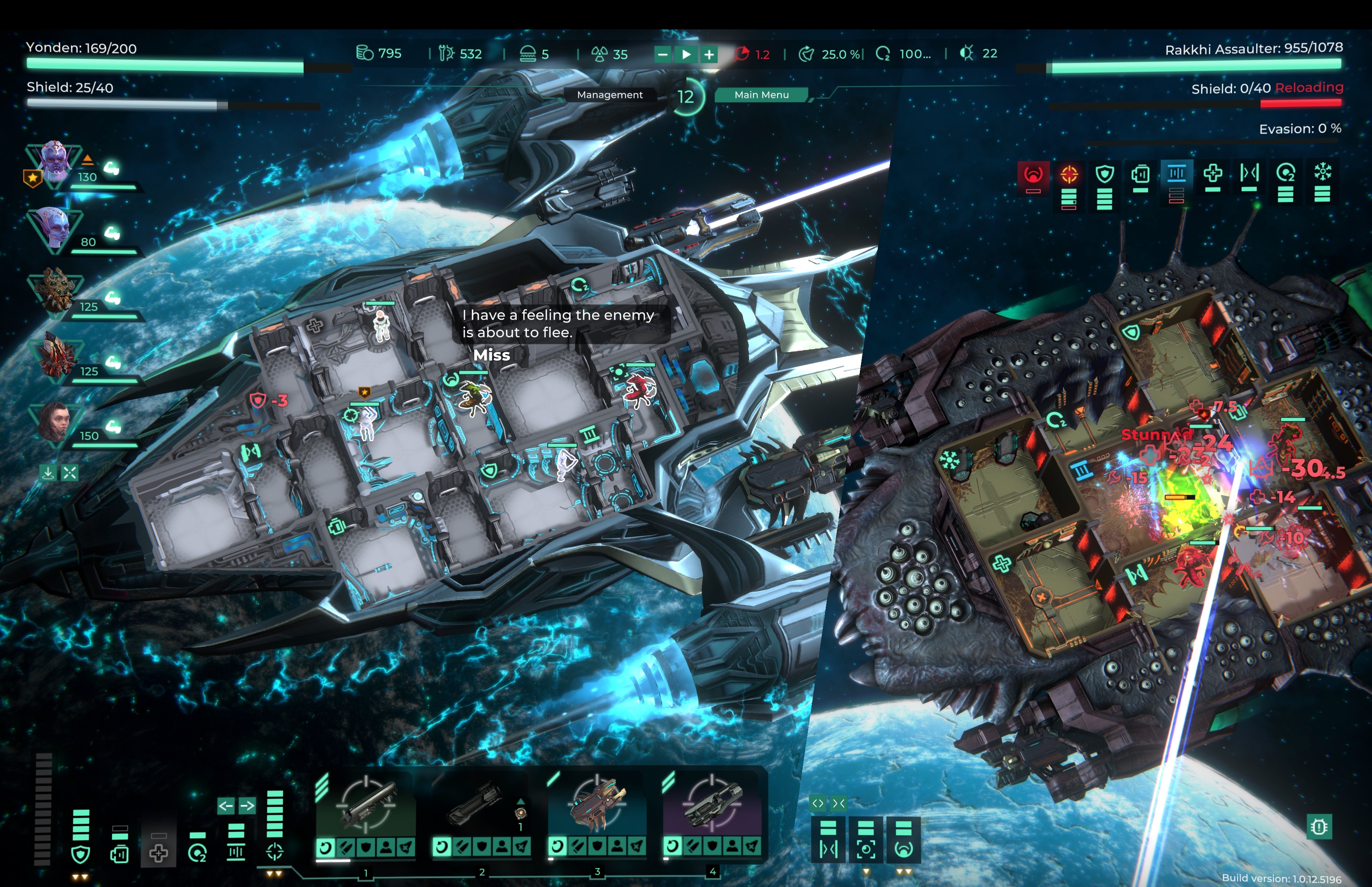Target the enemy shield system icon
This screenshot has height=887, width=1372.
coord(1104,174)
